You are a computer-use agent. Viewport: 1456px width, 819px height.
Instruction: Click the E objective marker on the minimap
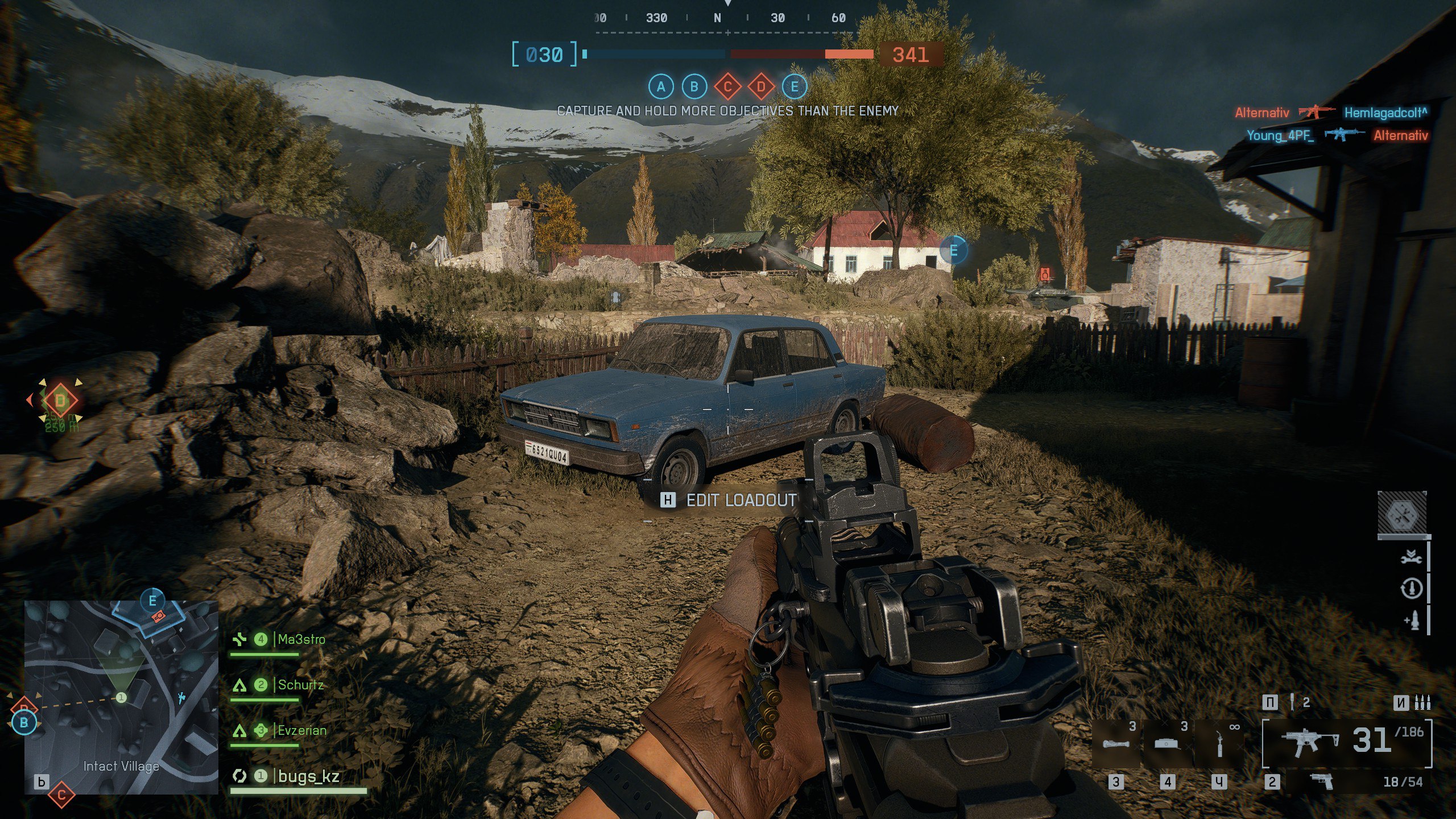click(152, 600)
